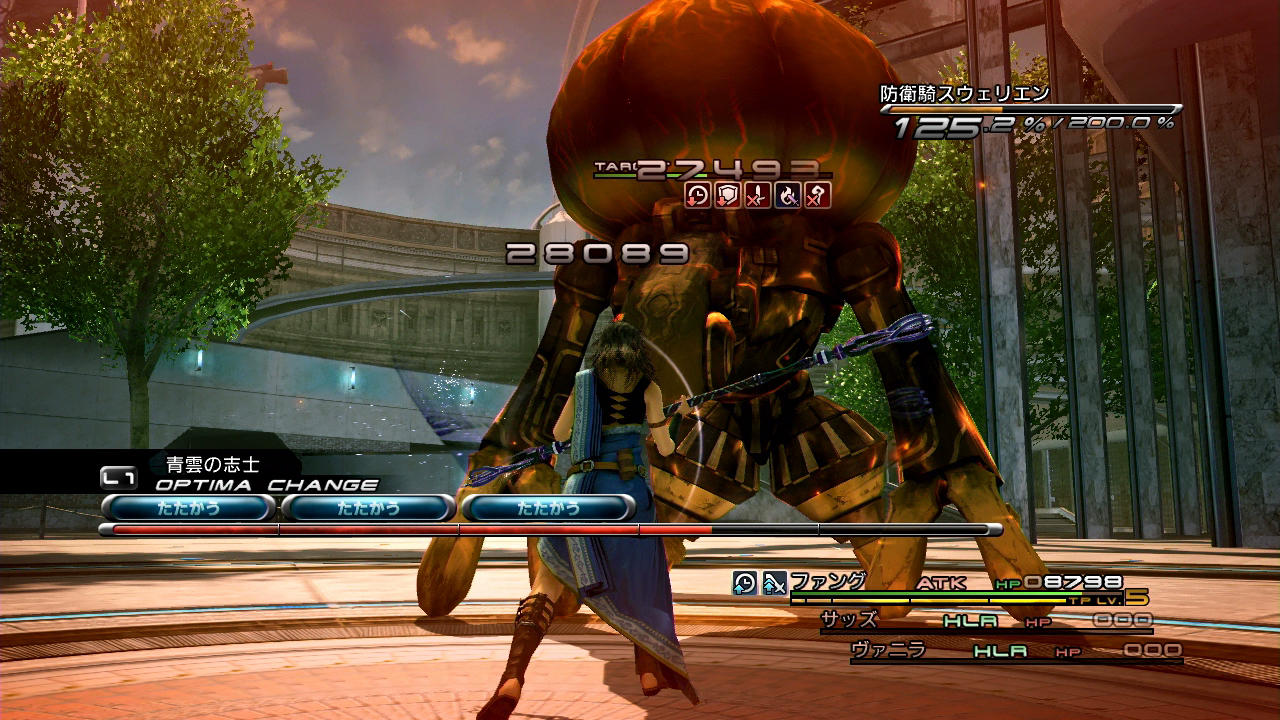Viewport: 1280px width, 720px height.
Task: Open the OPTIMA CHANGE paradigm label
Action: [x=266, y=485]
